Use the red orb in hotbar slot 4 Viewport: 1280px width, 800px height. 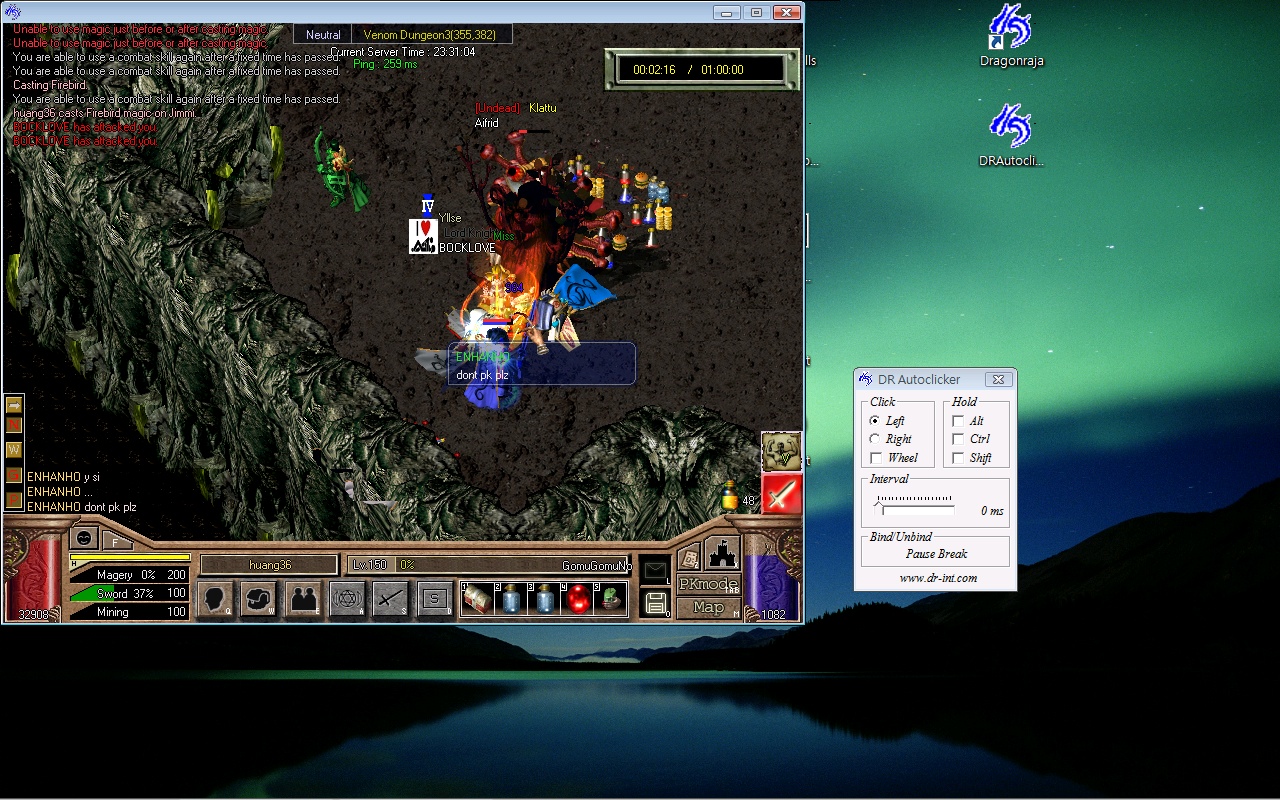(577, 599)
